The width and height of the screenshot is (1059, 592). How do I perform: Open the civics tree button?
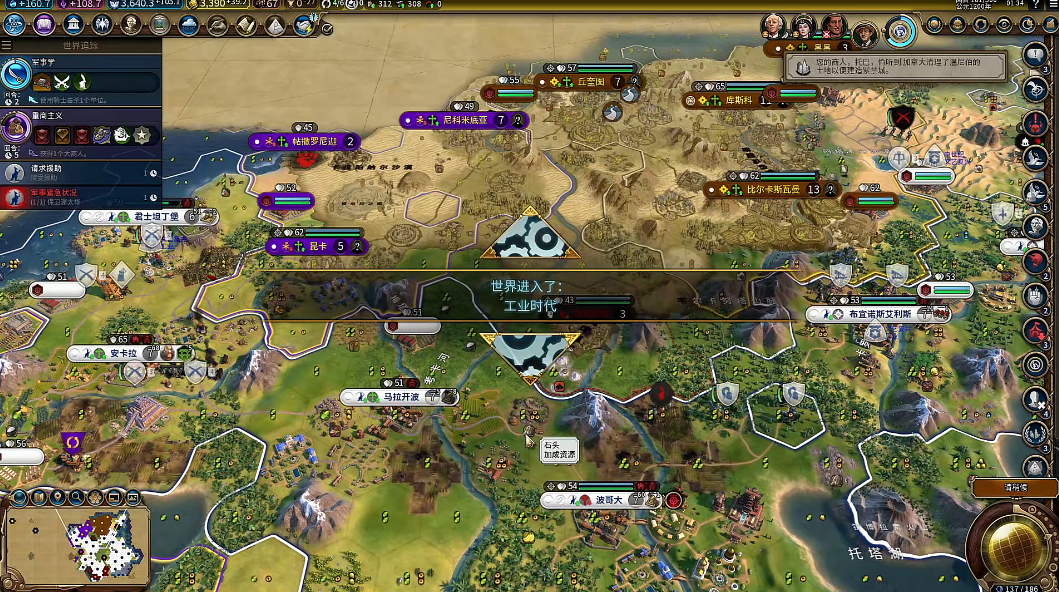44,25
